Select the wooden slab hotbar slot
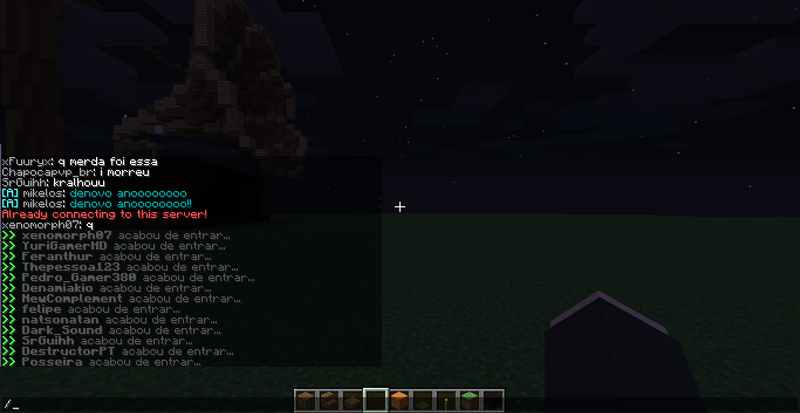The height and width of the screenshot is (413, 800). click(x=353, y=402)
